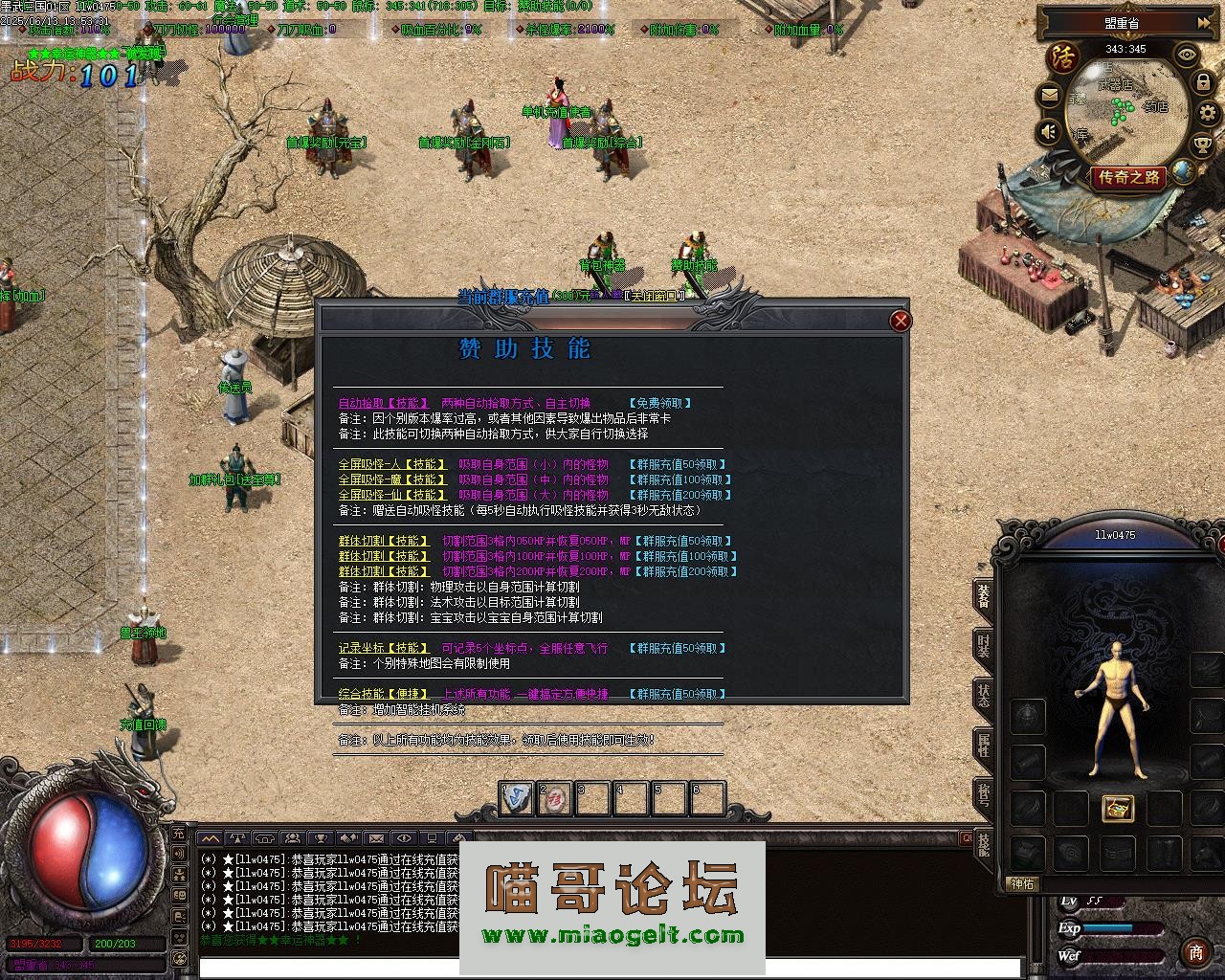Close the 赞助技能 dialog with red X
This screenshot has height=980, width=1225.
point(900,322)
